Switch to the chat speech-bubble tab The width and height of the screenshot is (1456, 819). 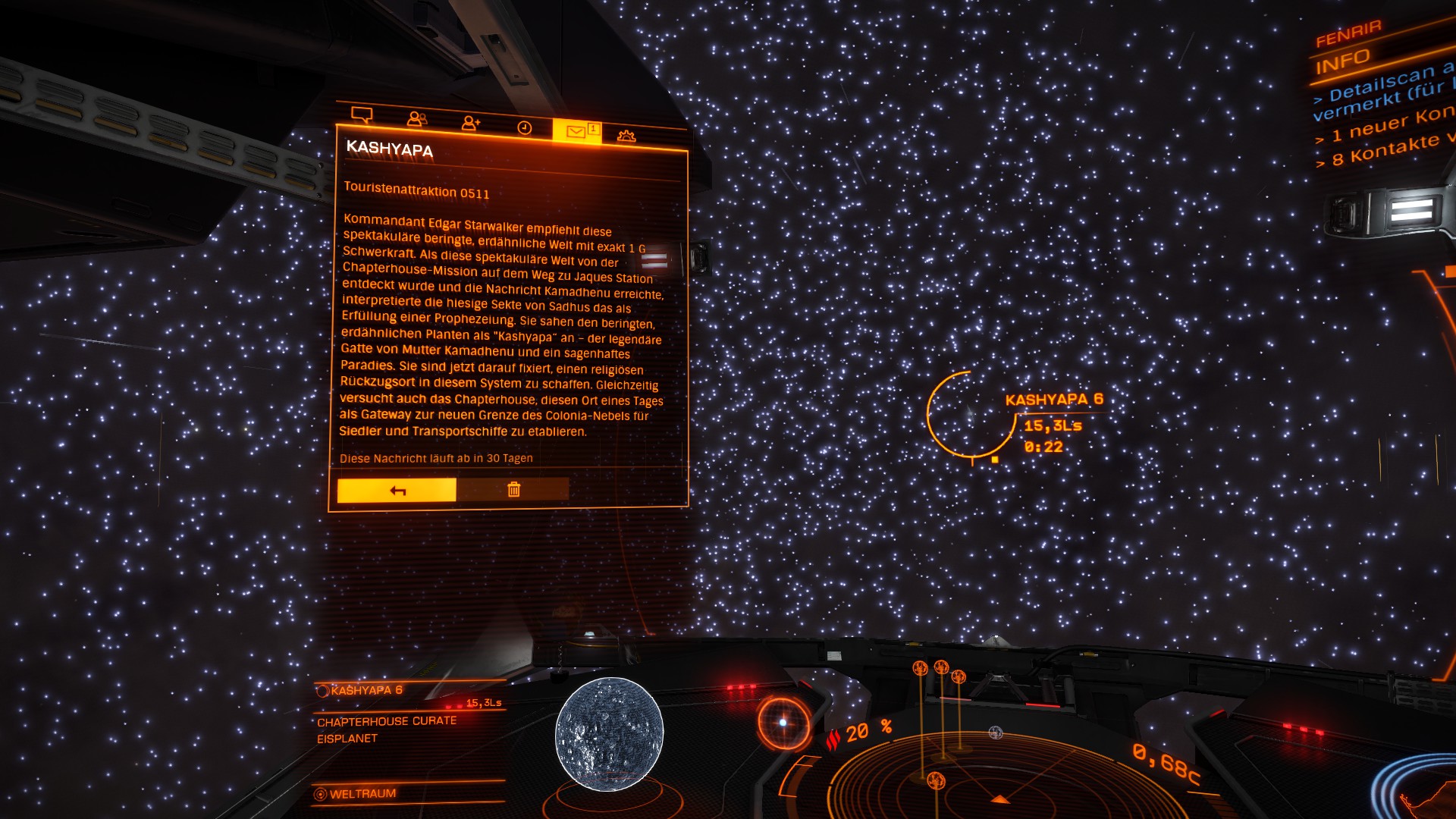tap(362, 115)
